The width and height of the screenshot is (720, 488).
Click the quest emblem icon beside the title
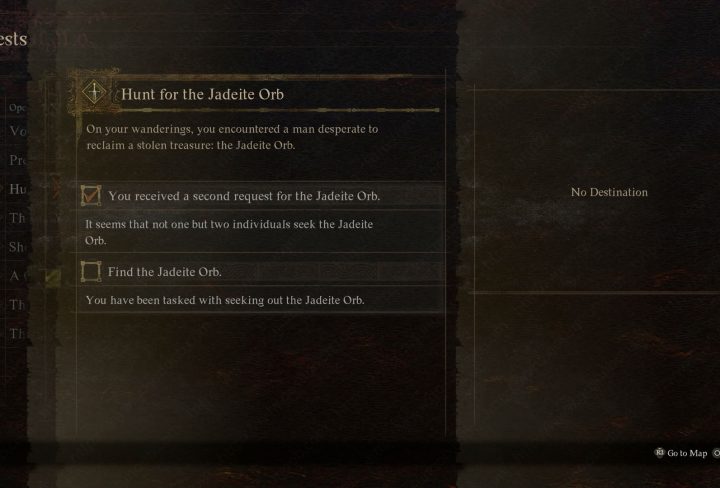tap(96, 93)
